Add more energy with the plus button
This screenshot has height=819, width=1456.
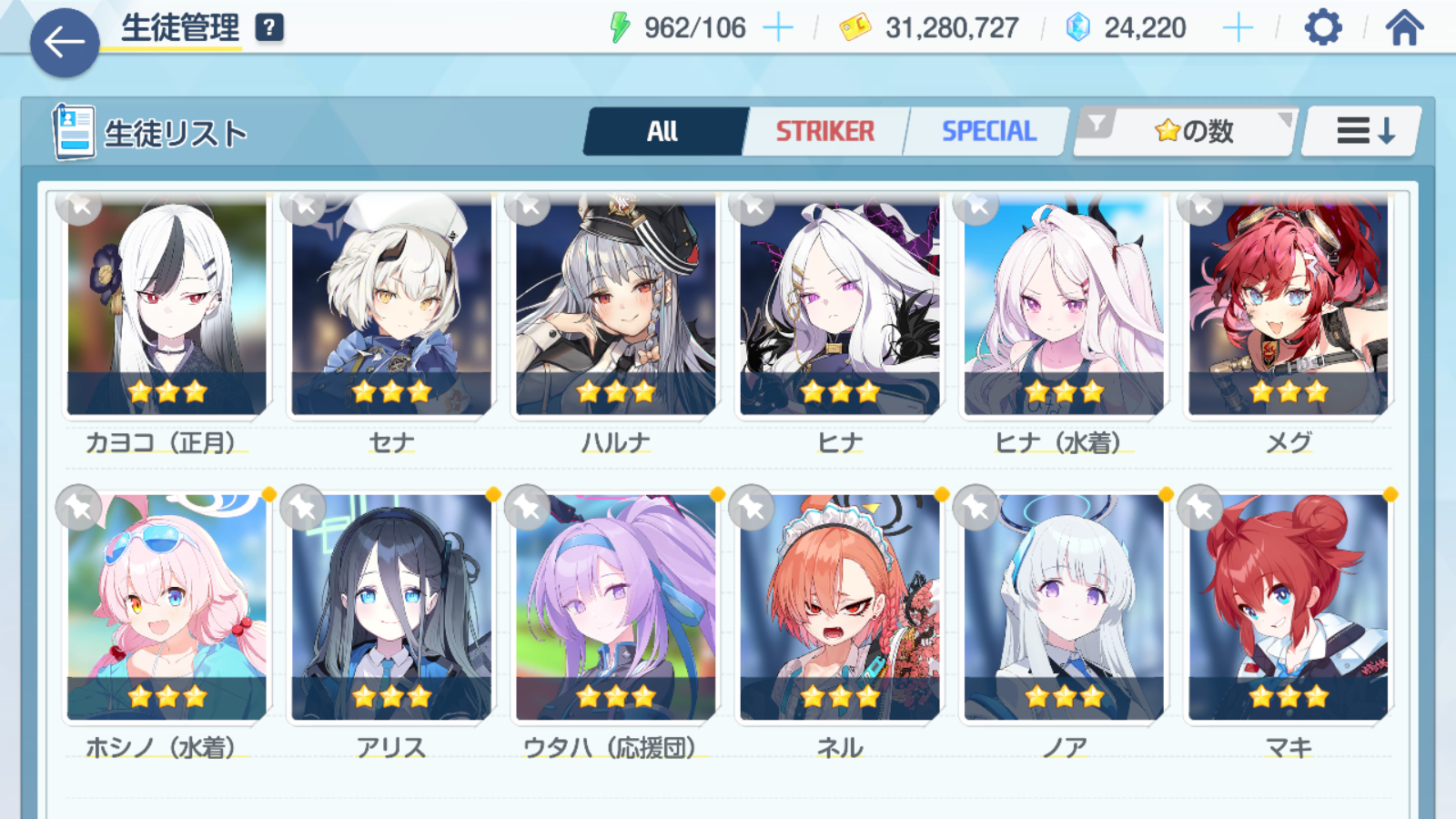pyautogui.click(x=777, y=28)
